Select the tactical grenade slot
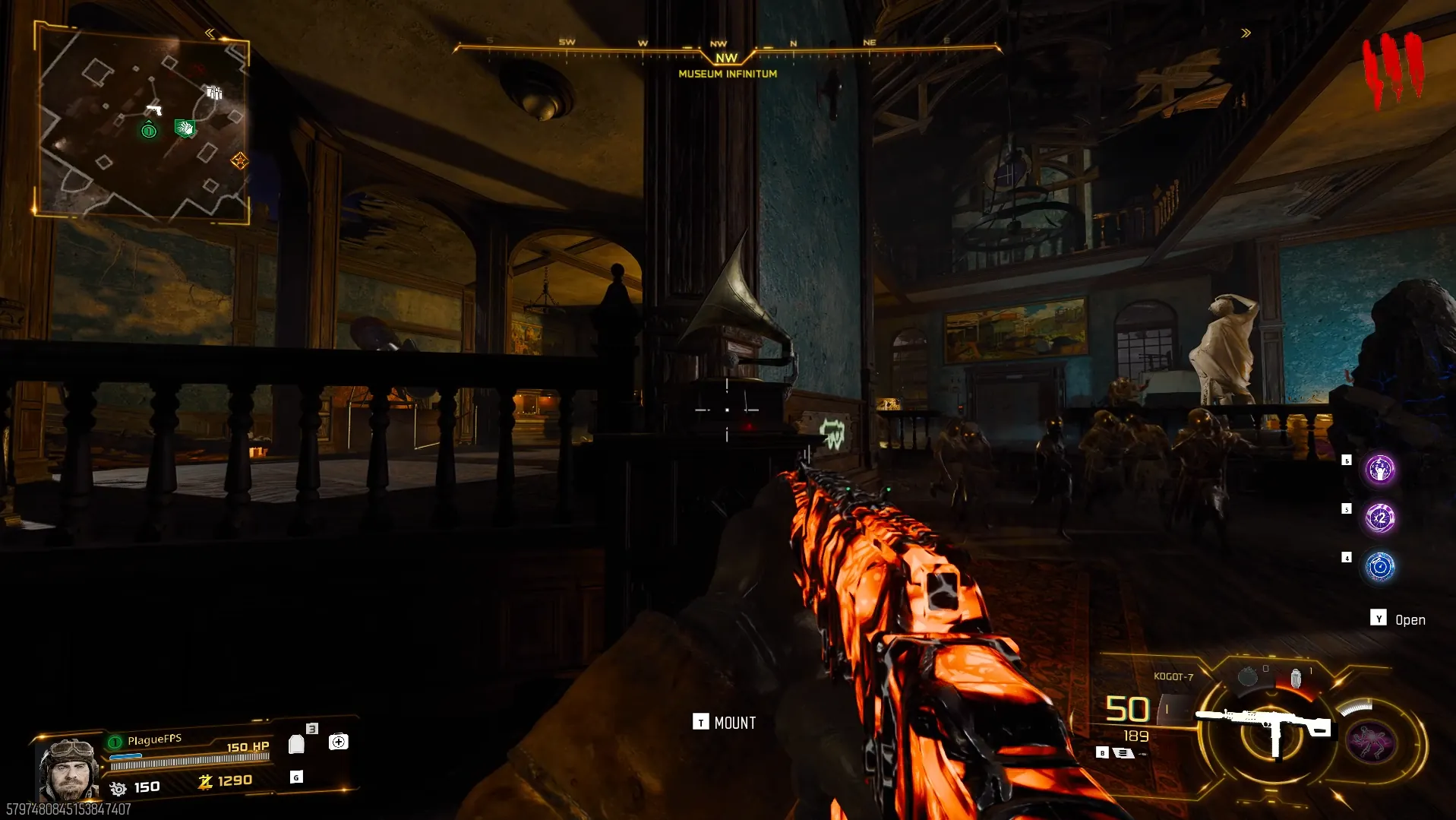Image resolution: width=1456 pixels, height=820 pixels. pos(1247,676)
